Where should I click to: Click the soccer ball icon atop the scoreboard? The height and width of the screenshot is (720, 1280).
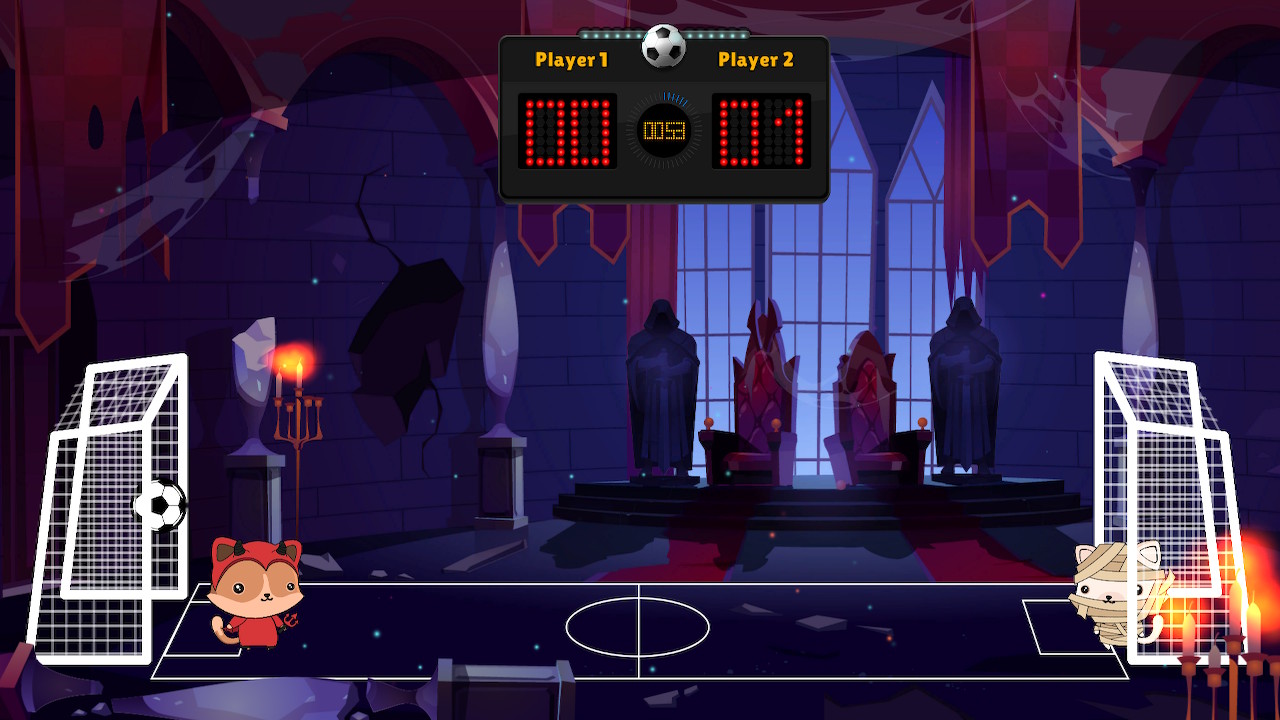tap(664, 44)
